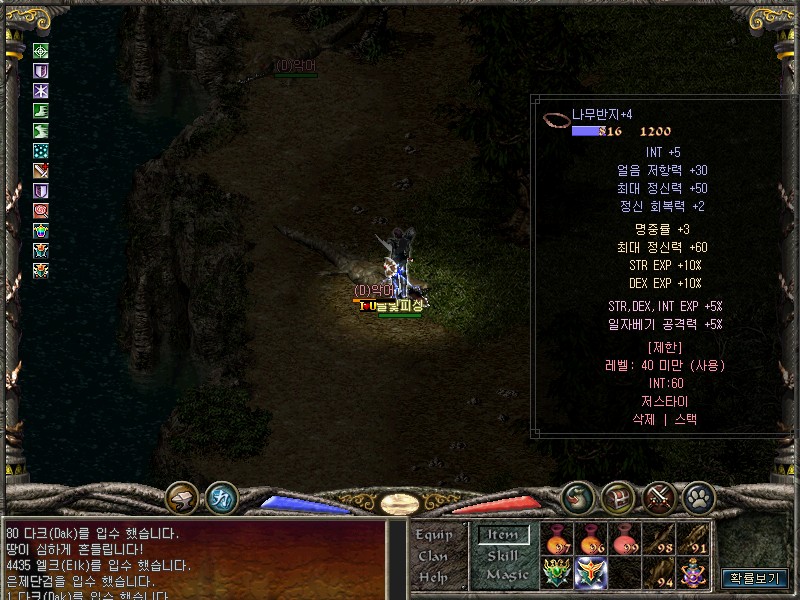Image resolution: width=800 pixels, height=600 pixels.
Task: Select the highlighted winged emblem item slot
Action: coord(591,573)
